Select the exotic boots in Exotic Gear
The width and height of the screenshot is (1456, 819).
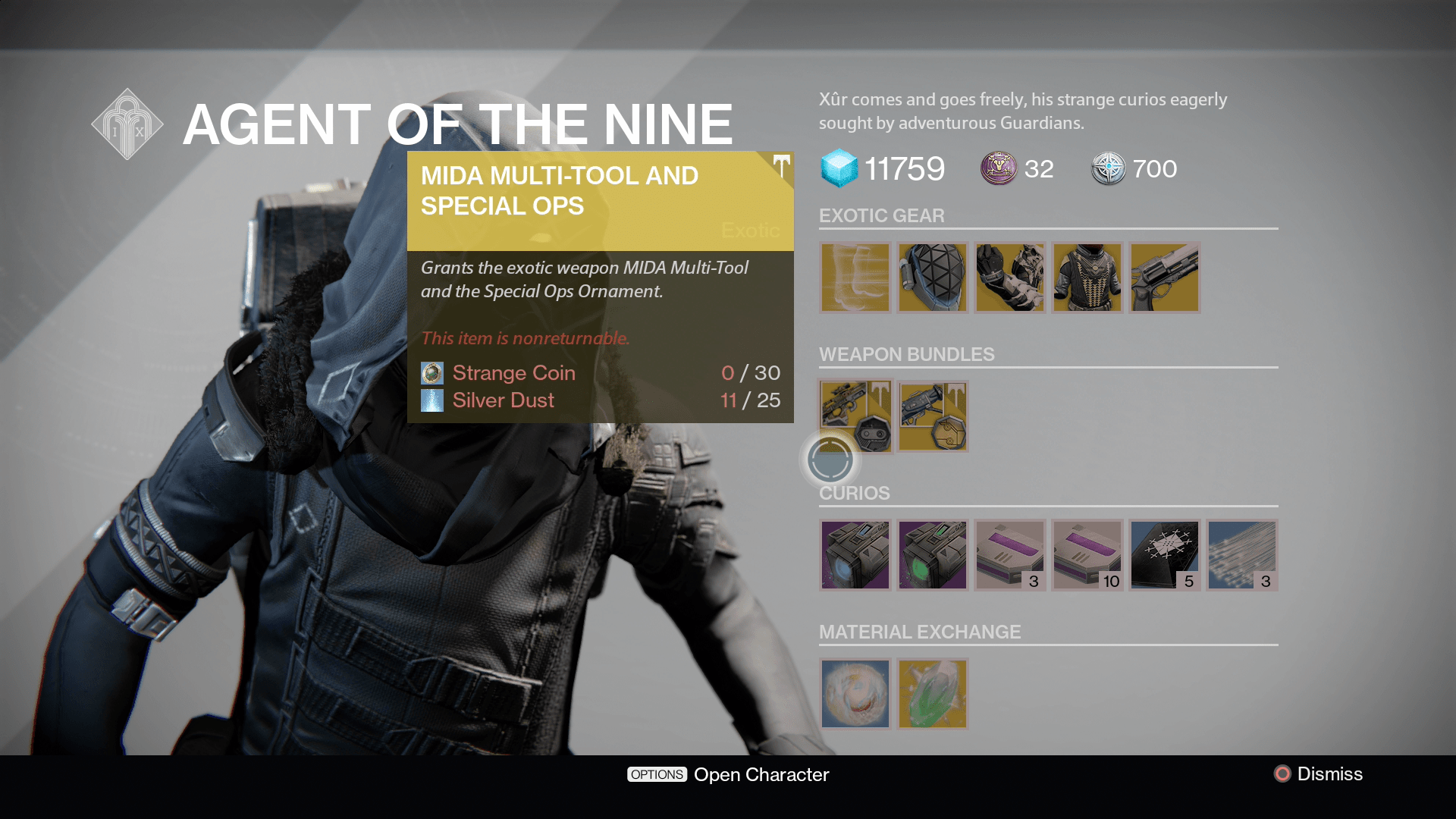pos(855,278)
